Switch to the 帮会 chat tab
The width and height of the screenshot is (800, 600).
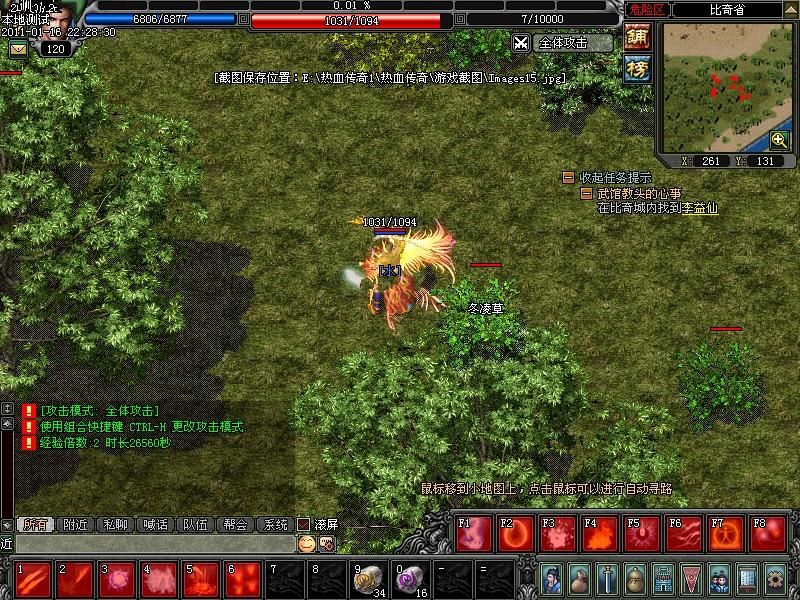pos(235,524)
